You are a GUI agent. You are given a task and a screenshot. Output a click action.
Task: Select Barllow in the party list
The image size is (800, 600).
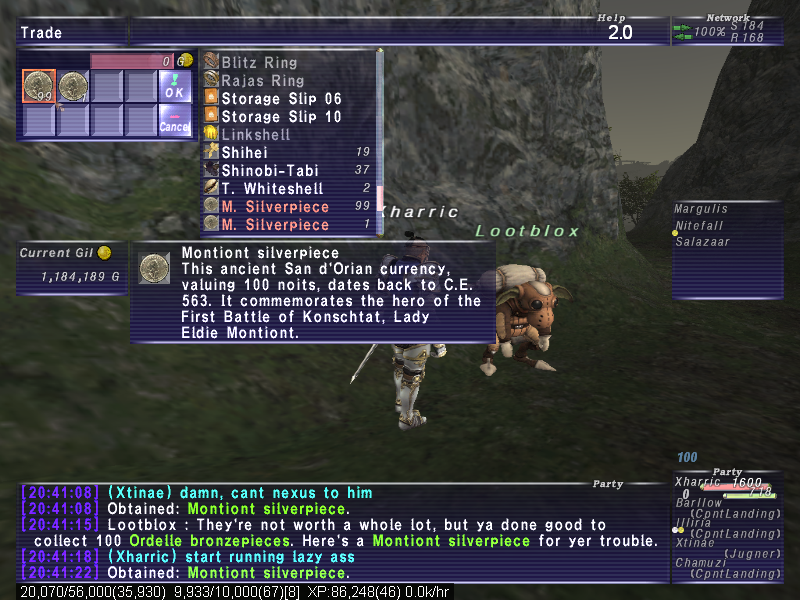tap(698, 503)
